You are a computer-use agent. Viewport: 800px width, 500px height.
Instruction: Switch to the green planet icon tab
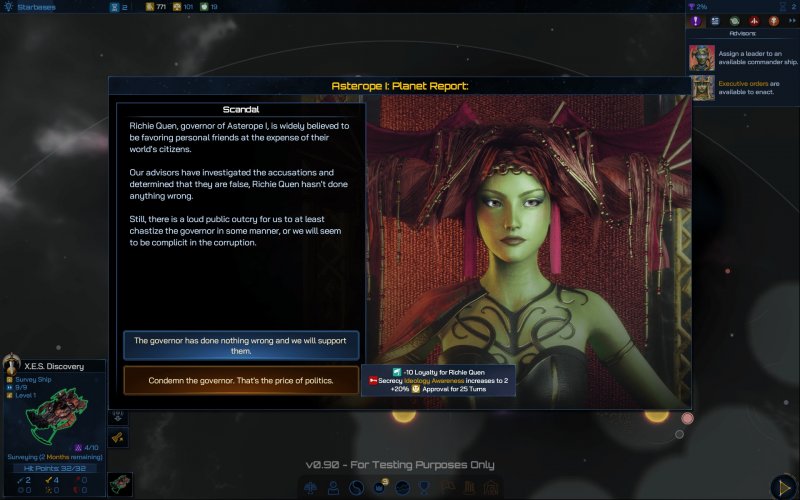coord(734,21)
